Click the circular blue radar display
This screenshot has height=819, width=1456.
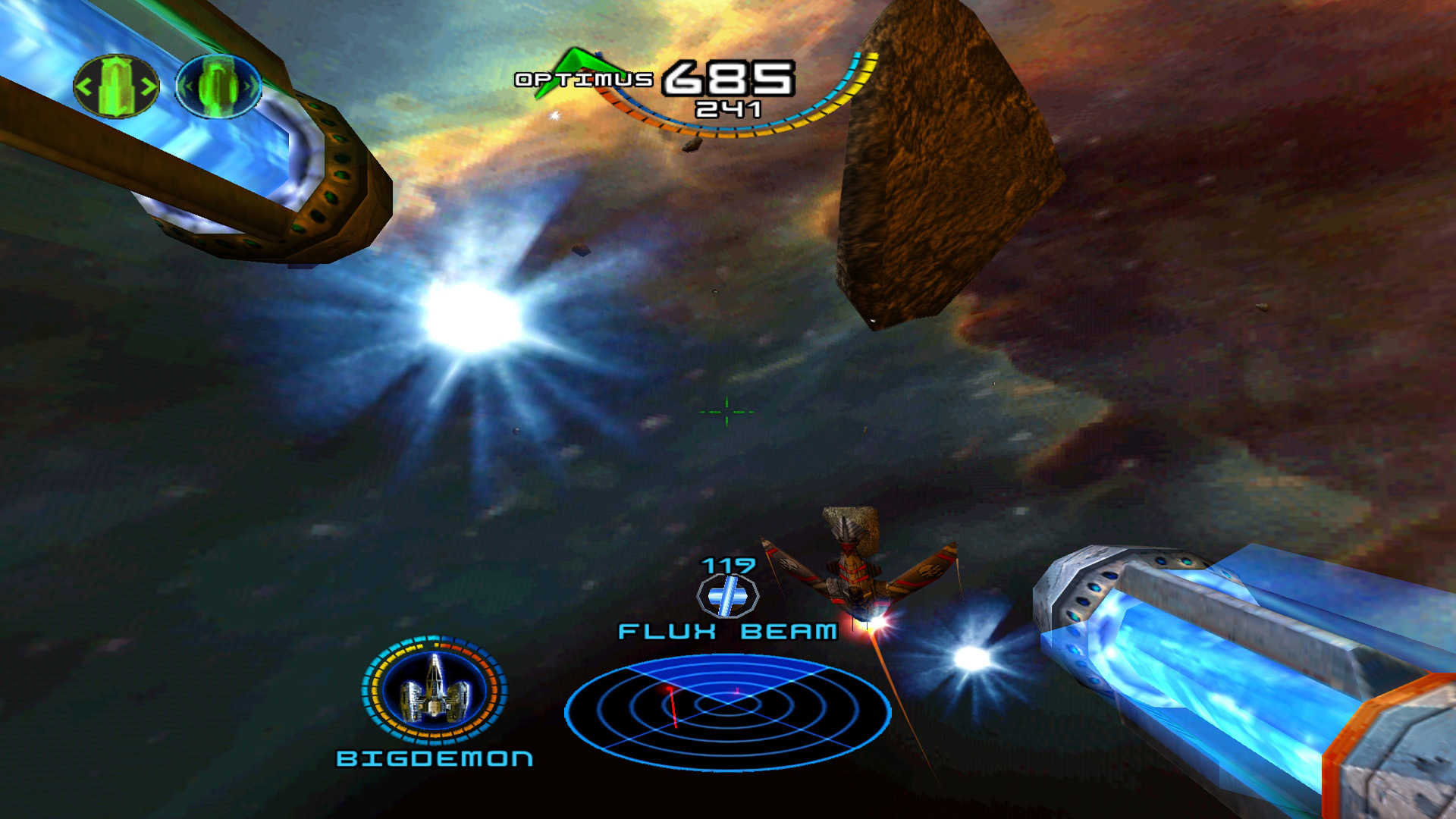pos(727,711)
